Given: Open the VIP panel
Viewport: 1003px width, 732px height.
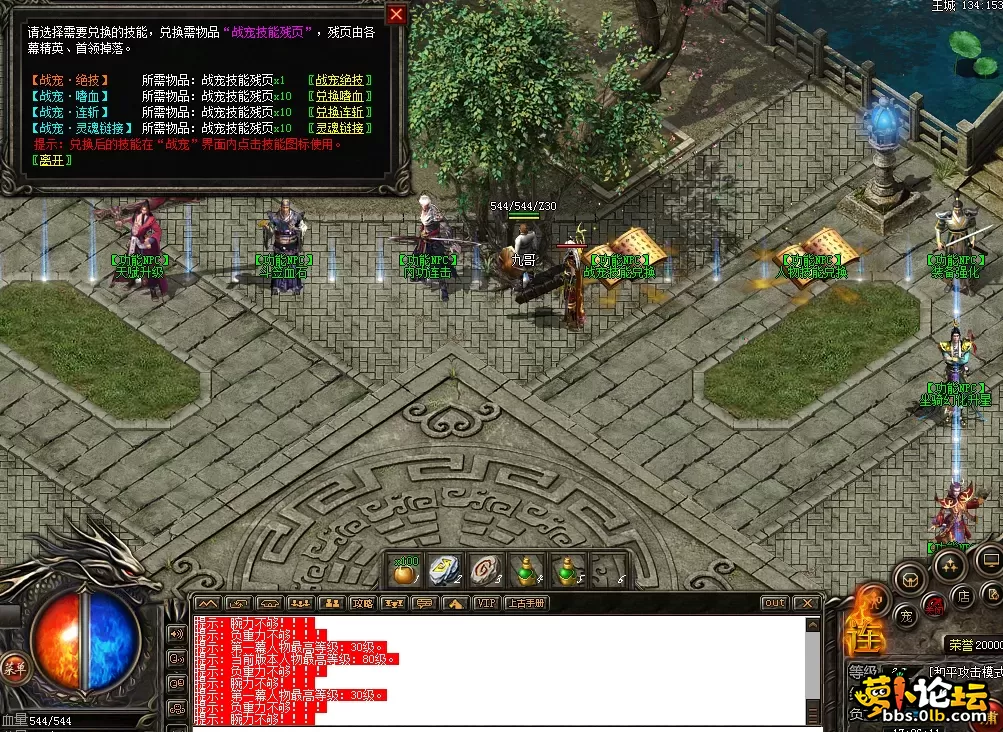Looking at the screenshot, I should pyautogui.click(x=486, y=603).
